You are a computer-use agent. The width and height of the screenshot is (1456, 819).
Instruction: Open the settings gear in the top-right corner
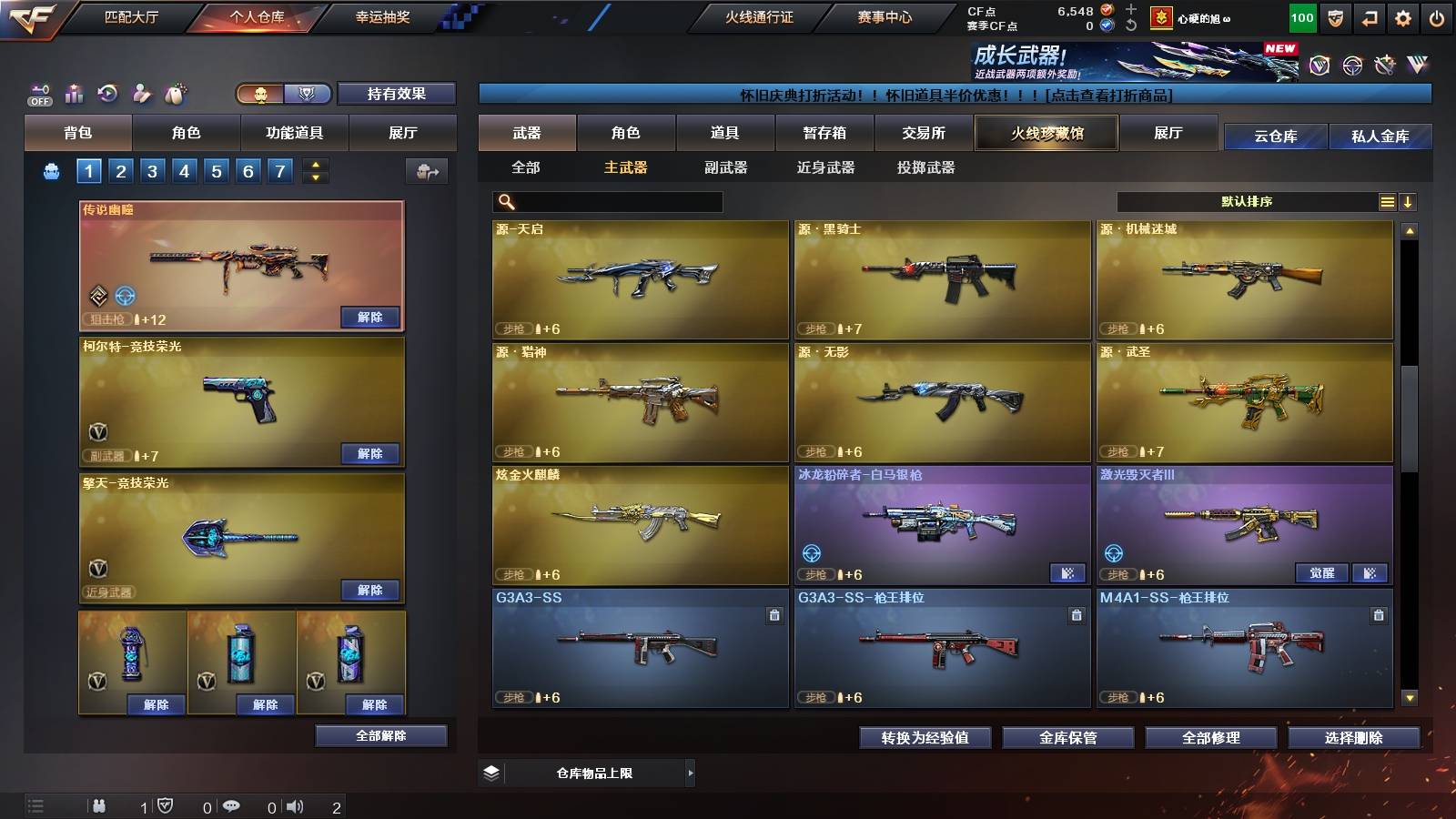pos(1404,15)
